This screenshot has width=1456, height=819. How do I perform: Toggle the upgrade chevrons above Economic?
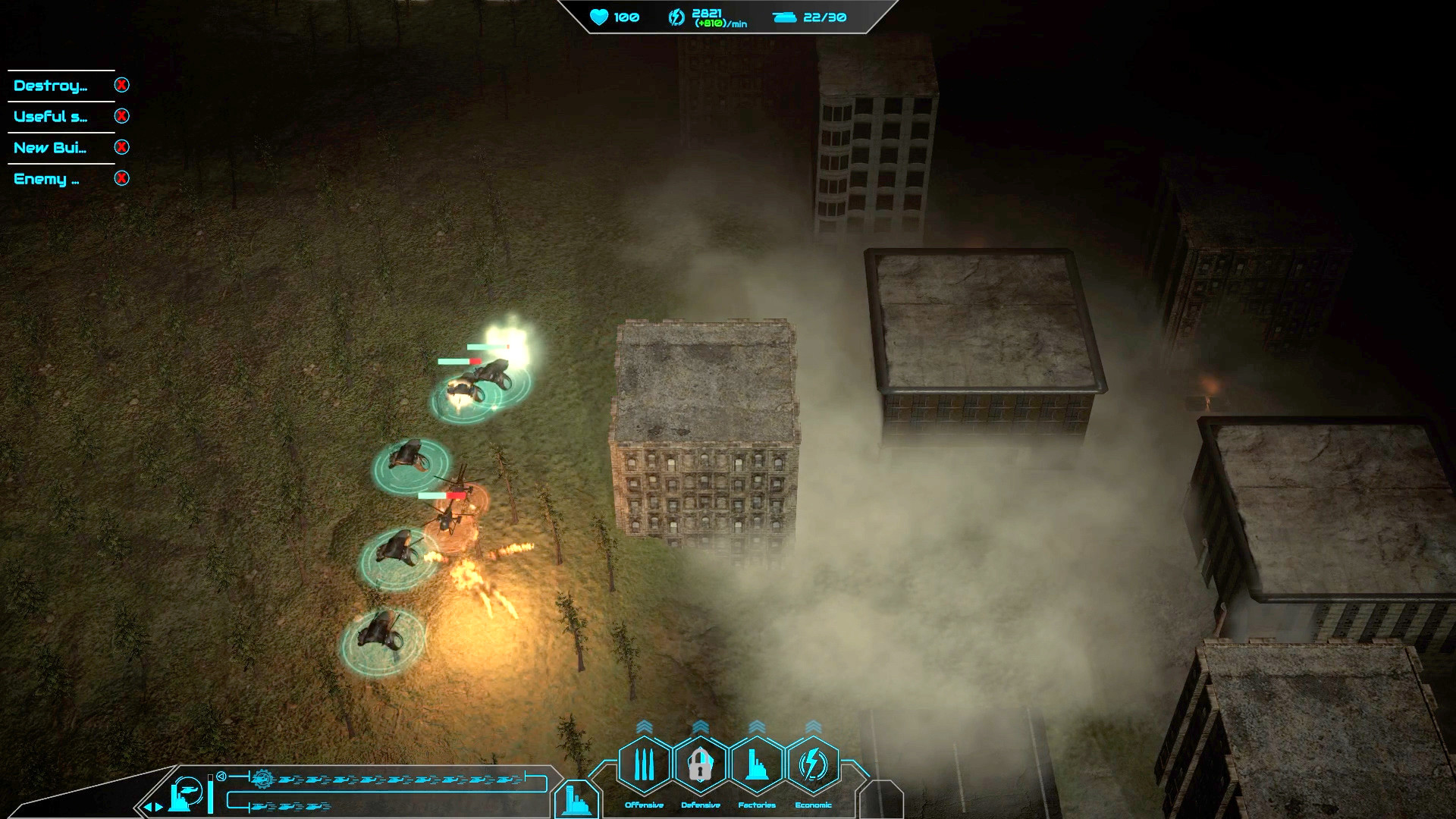click(x=813, y=726)
